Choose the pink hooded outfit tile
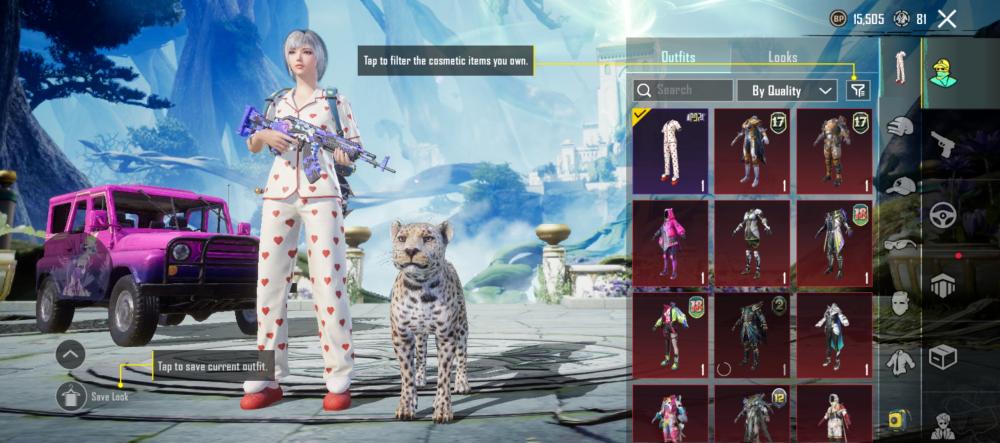The image size is (1000, 443). pyautogui.click(x=670, y=242)
